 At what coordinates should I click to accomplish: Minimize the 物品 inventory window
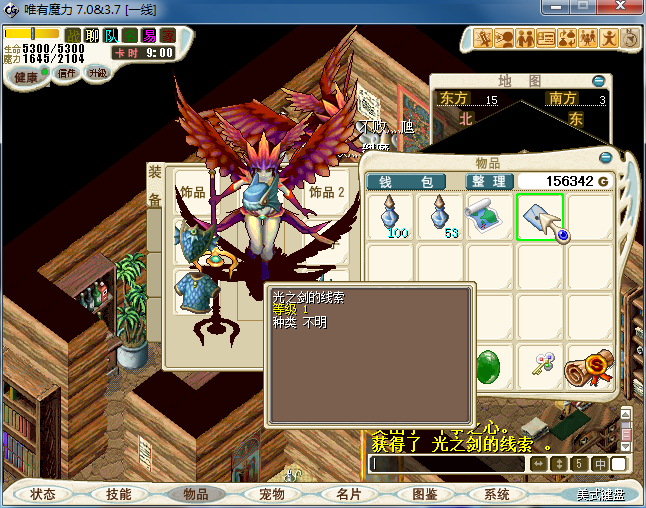click(x=605, y=157)
